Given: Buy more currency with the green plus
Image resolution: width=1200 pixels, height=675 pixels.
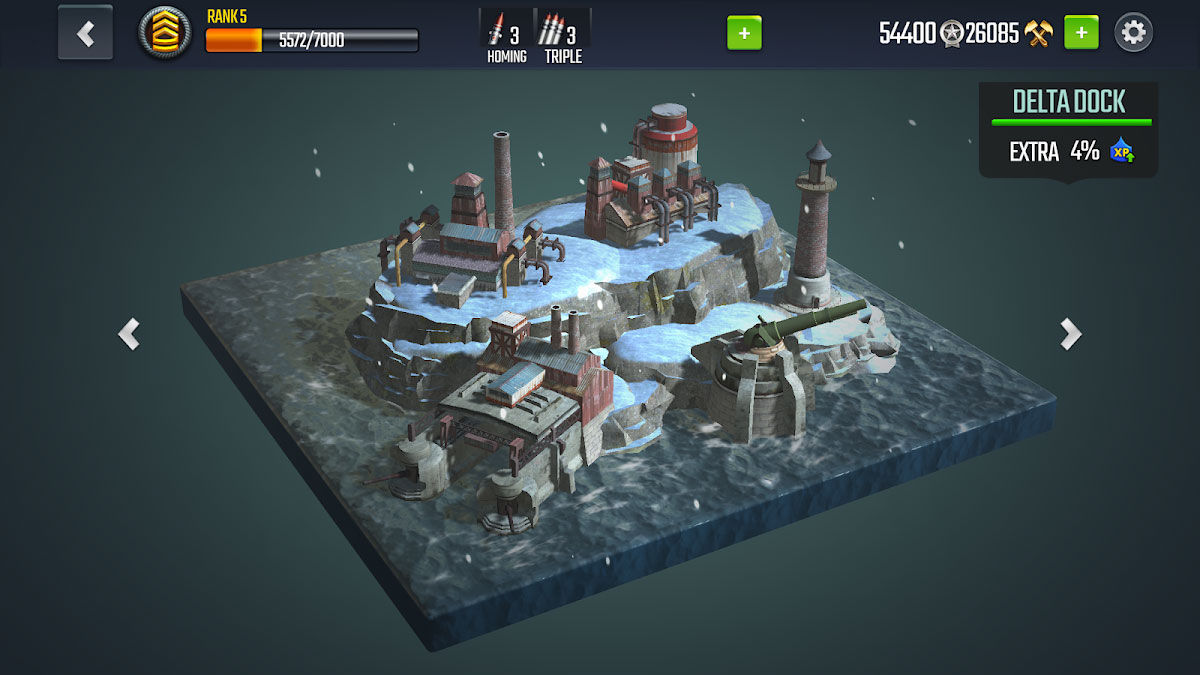Looking at the screenshot, I should pyautogui.click(x=1081, y=33).
